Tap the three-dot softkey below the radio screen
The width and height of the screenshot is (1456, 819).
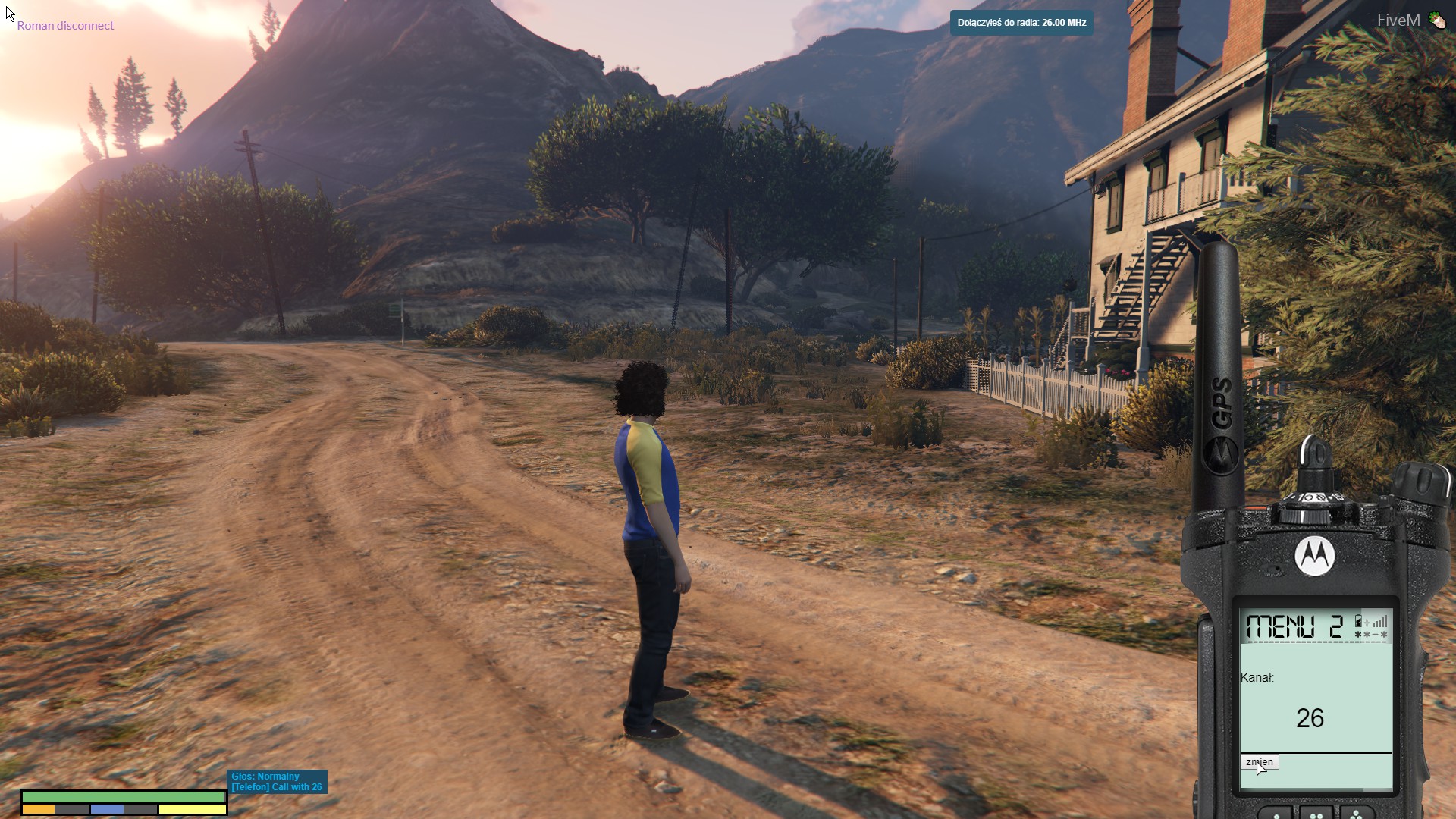1356,814
